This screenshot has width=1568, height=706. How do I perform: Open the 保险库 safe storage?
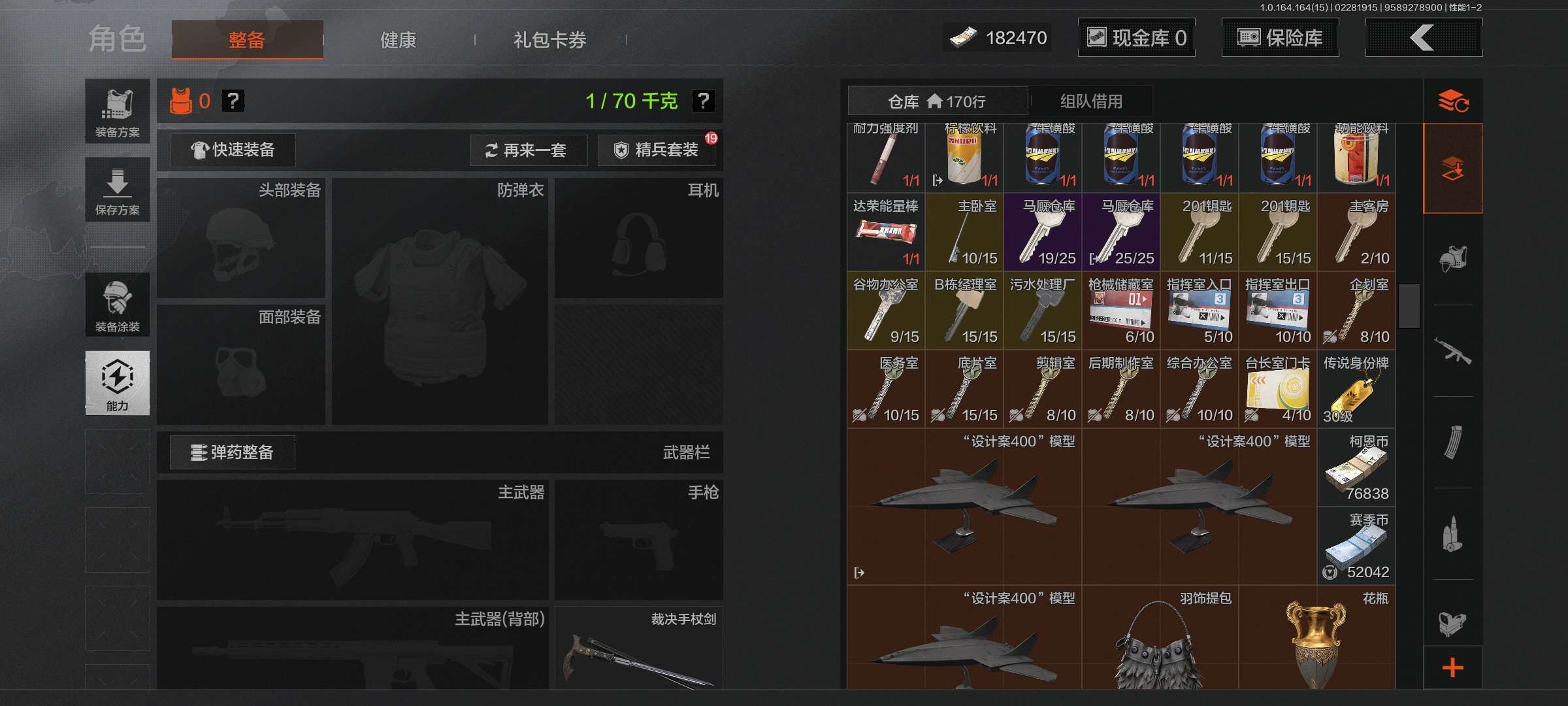tap(1279, 37)
